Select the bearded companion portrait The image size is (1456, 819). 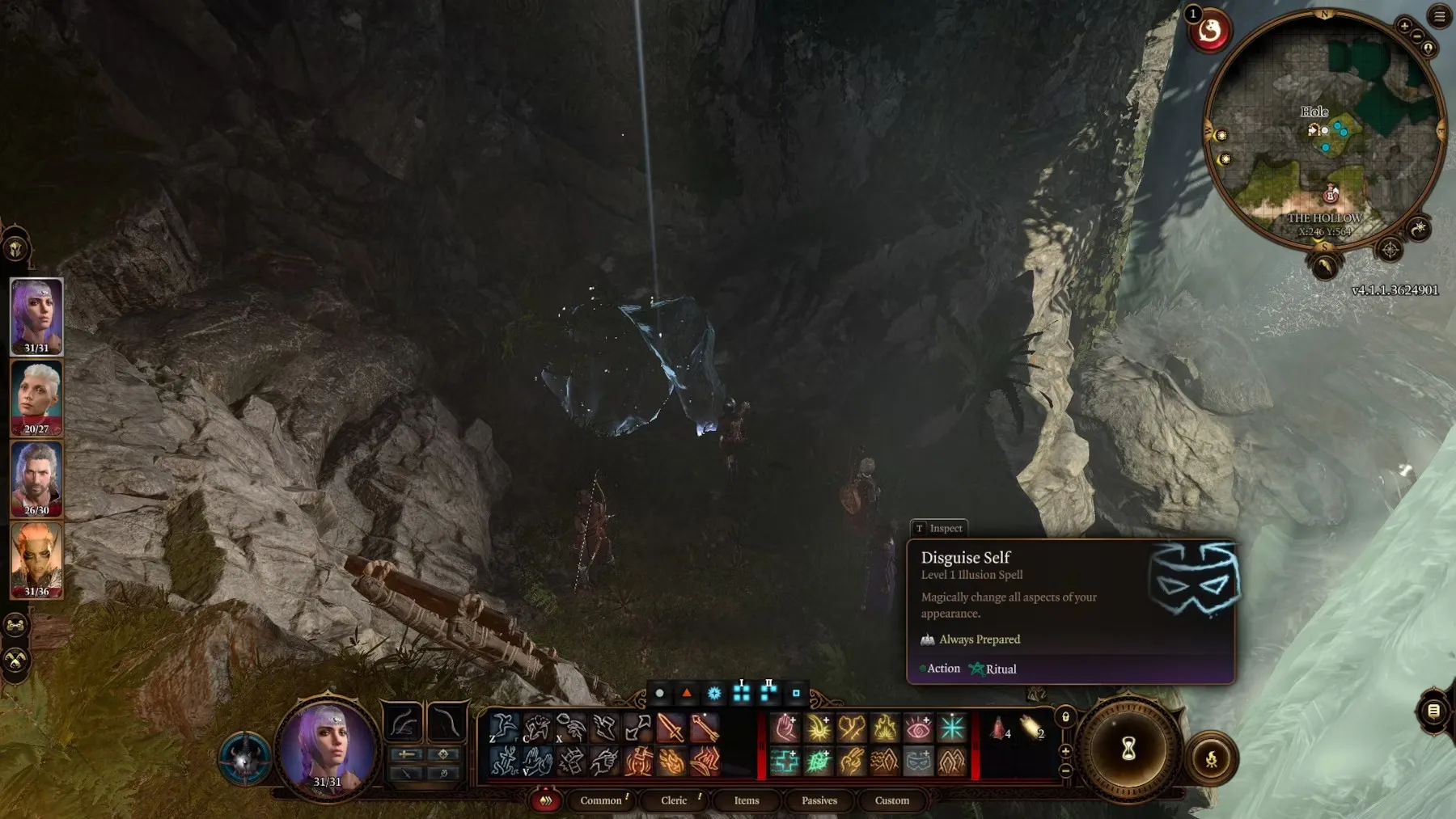coord(36,479)
